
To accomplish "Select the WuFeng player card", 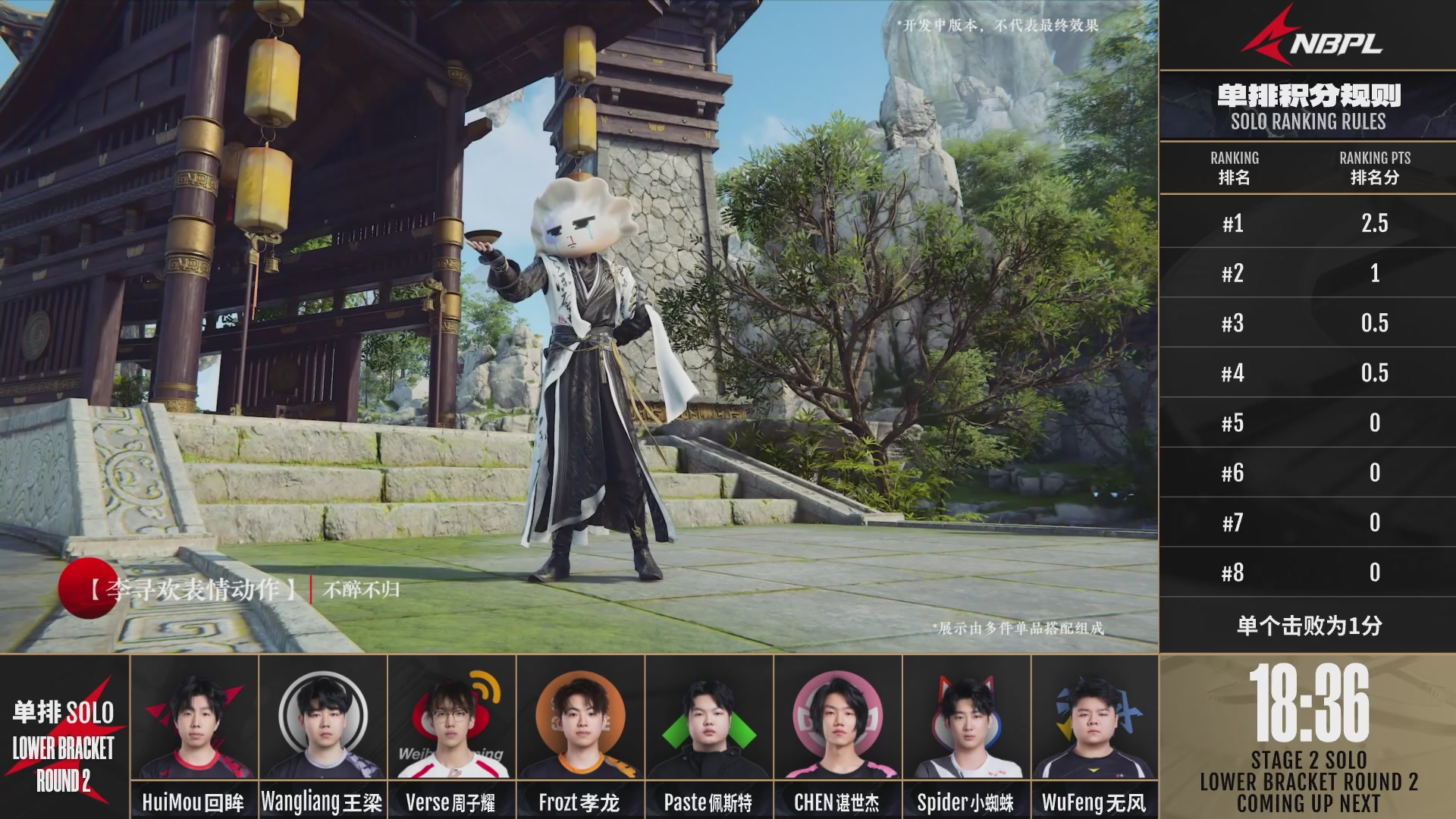I will click(1095, 720).
